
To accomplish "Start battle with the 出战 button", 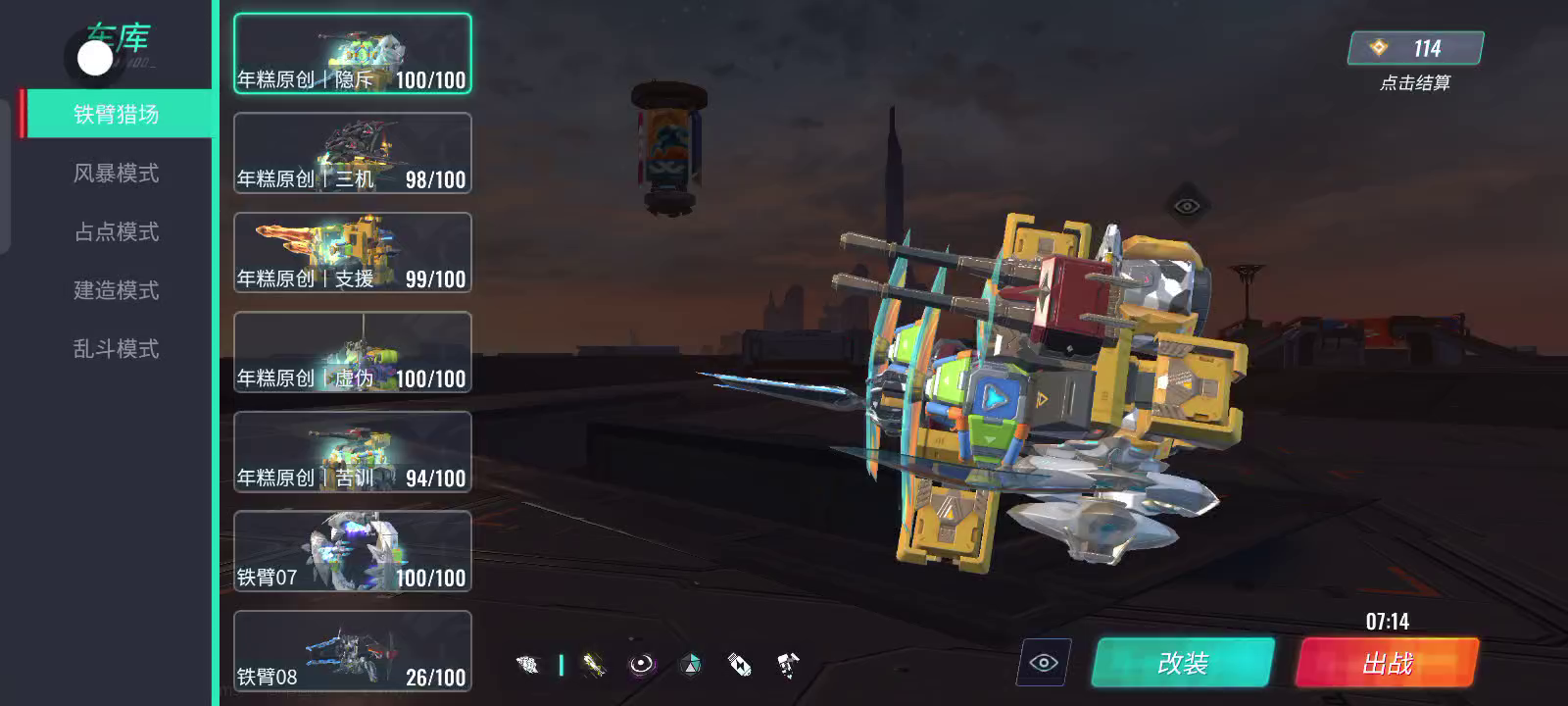I will pyautogui.click(x=1387, y=663).
